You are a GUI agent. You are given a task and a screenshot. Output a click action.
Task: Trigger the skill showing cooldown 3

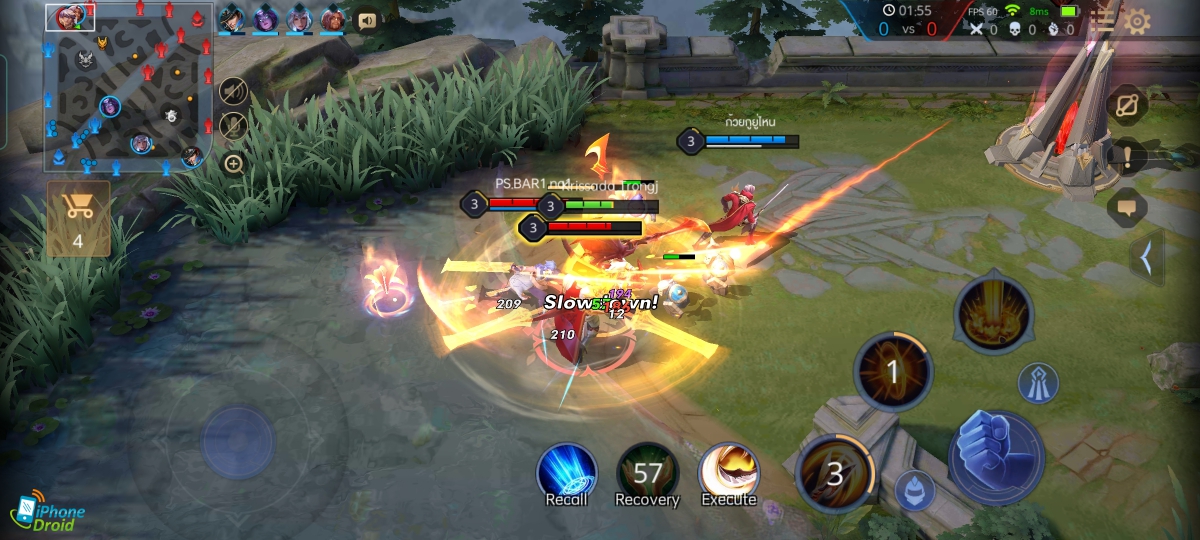[x=836, y=473]
